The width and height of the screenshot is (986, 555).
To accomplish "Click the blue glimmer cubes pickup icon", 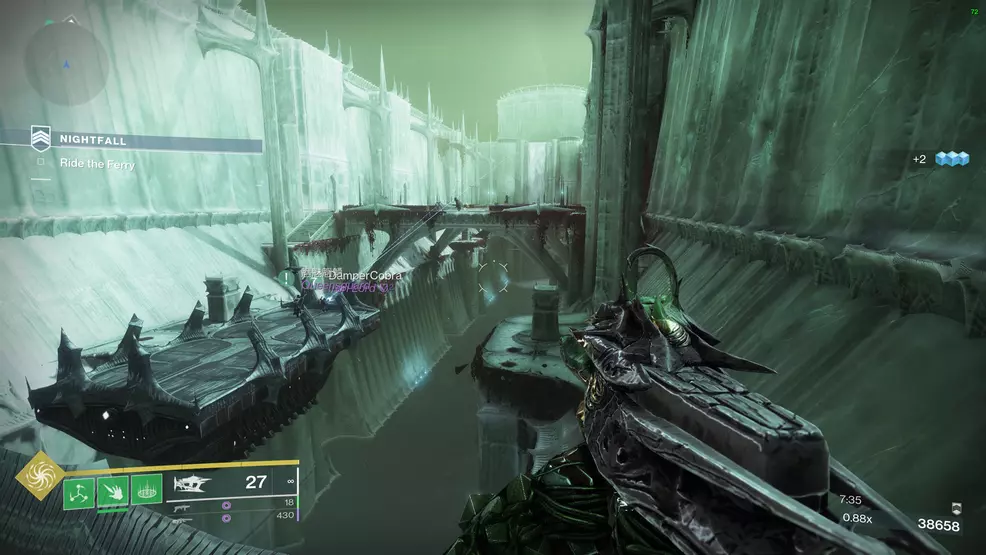I will tap(950, 158).
